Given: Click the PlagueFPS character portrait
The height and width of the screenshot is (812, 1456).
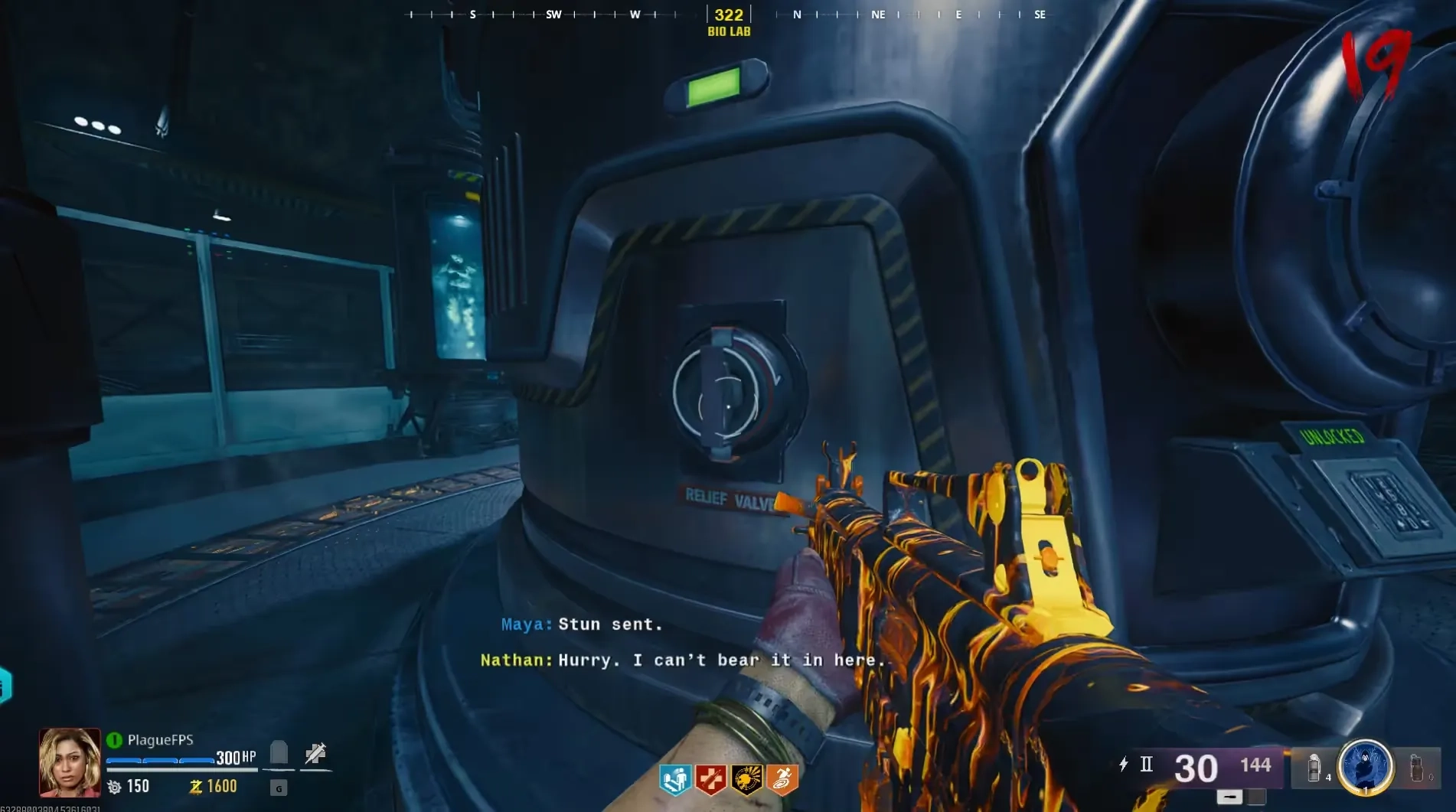Looking at the screenshot, I should [x=70, y=762].
